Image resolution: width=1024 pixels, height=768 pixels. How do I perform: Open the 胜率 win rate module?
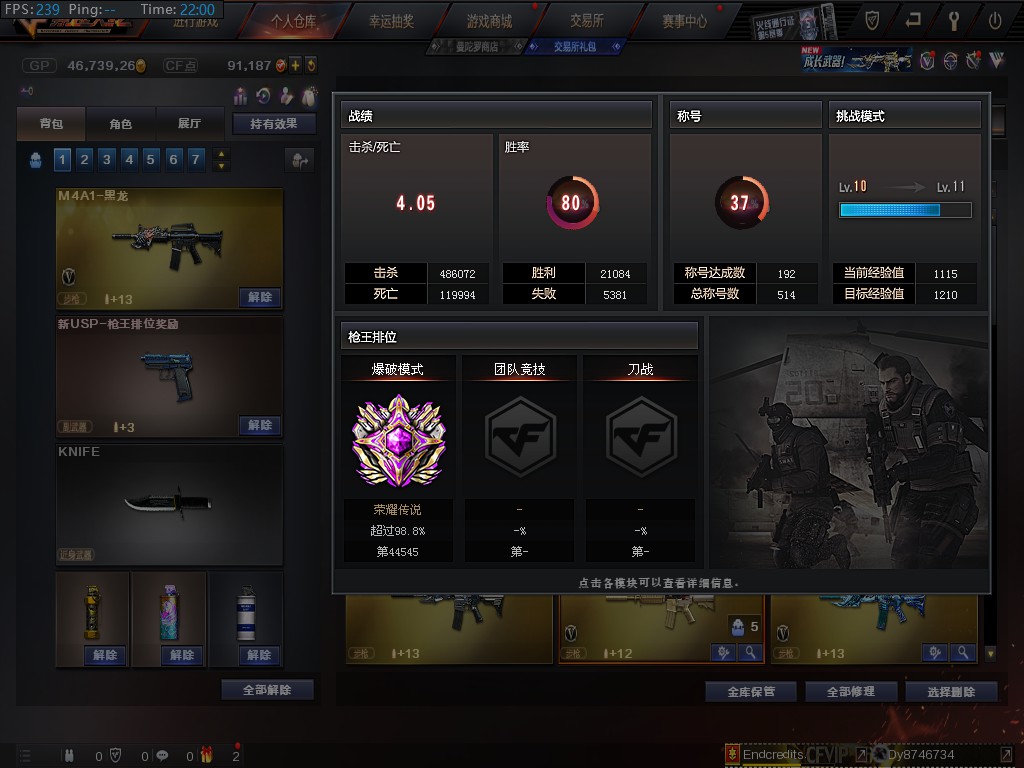(572, 204)
